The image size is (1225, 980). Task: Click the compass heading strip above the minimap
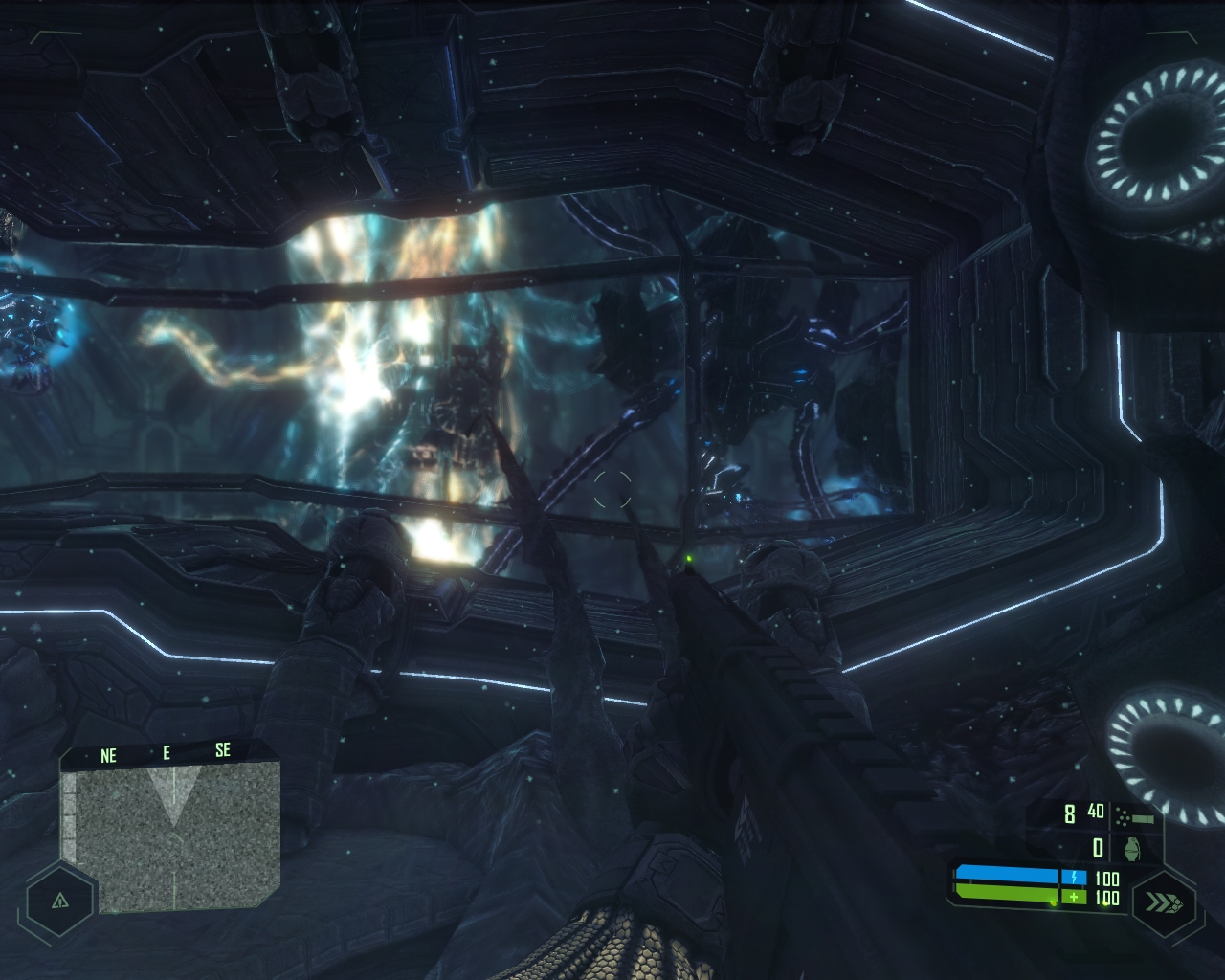point(166,753)
